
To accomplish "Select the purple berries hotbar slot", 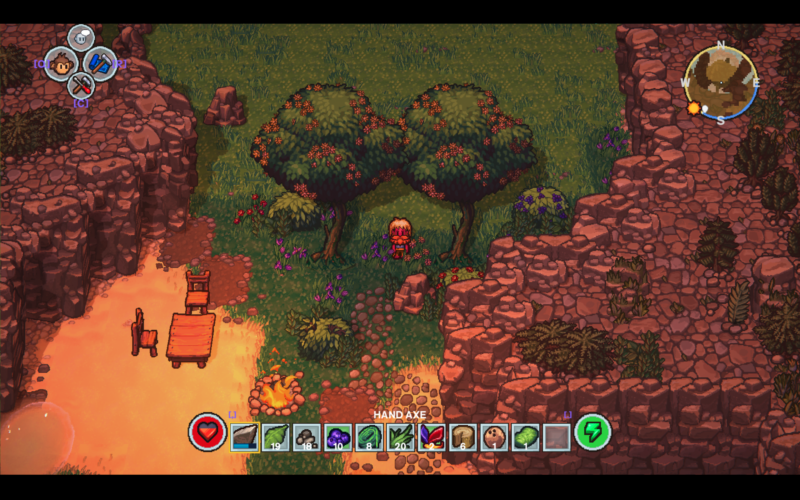I will [x=338, y=436].
